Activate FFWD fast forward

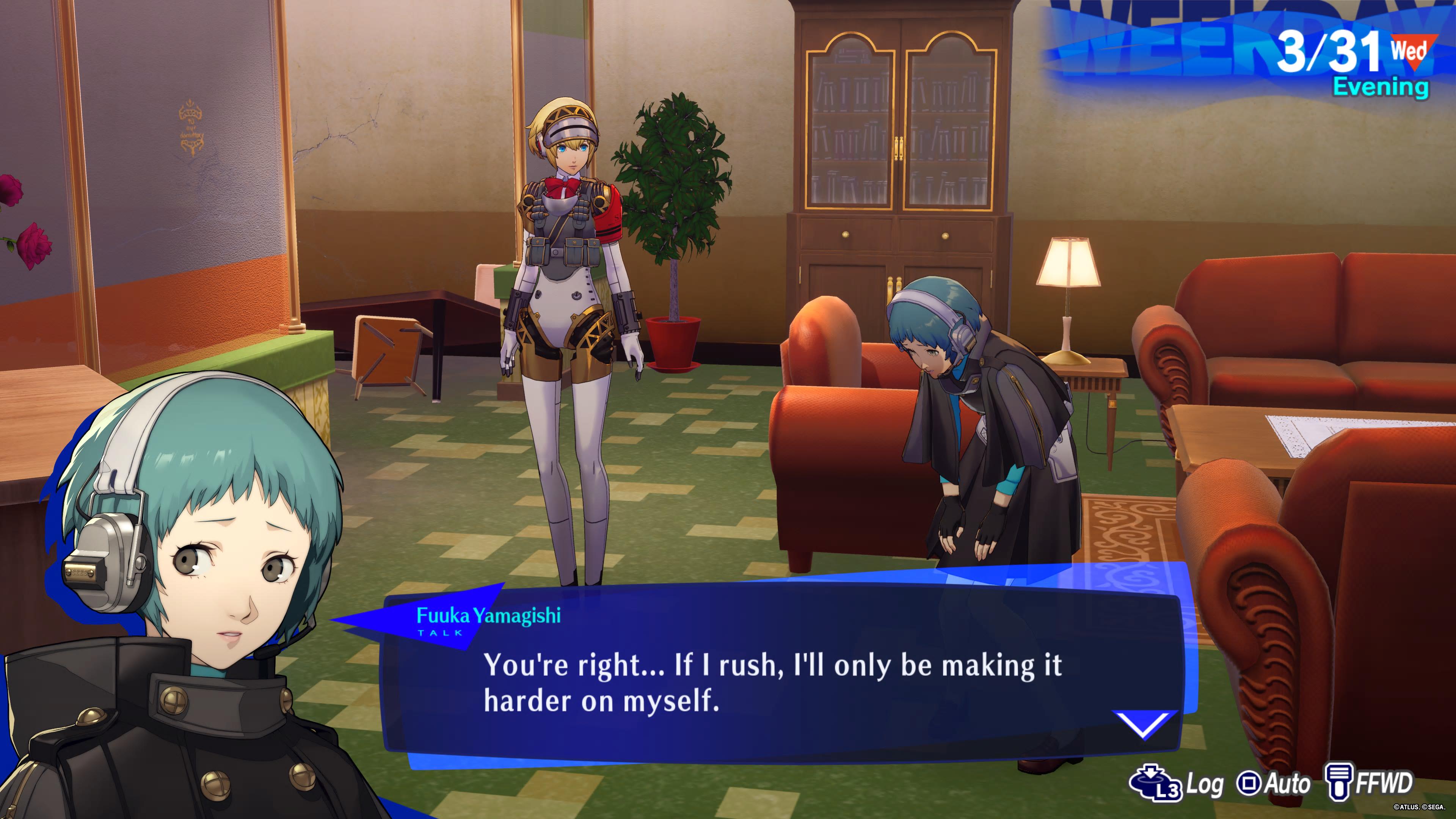(1369, 783)
